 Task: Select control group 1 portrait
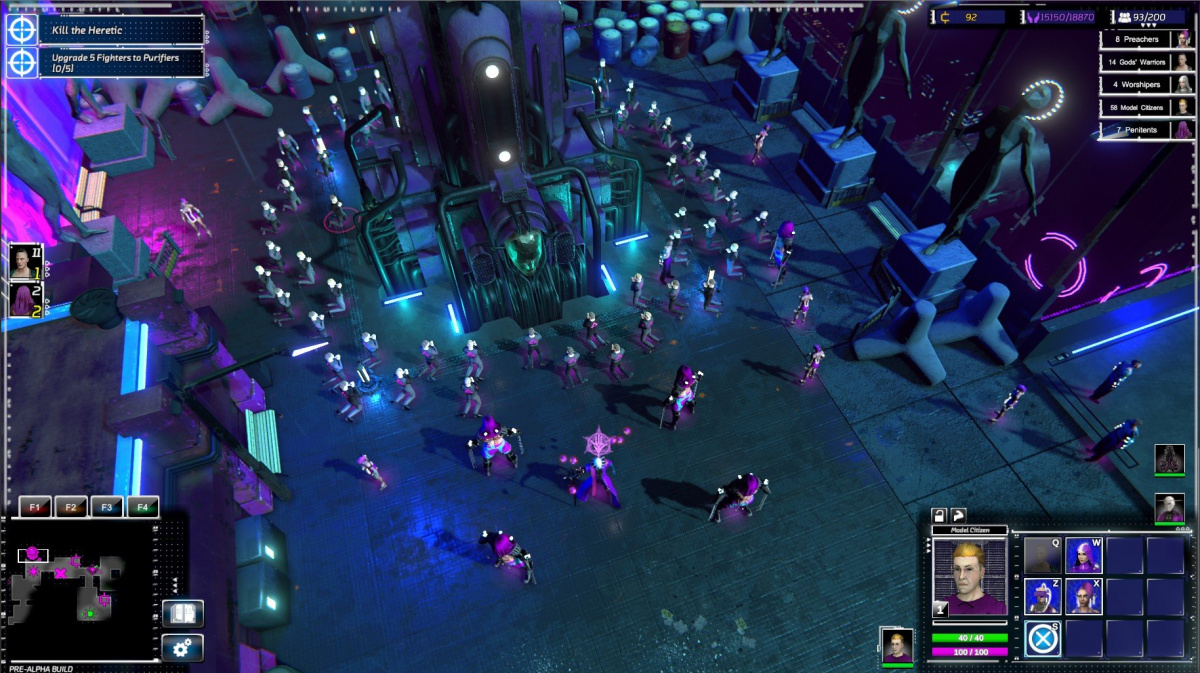point(25,262)
